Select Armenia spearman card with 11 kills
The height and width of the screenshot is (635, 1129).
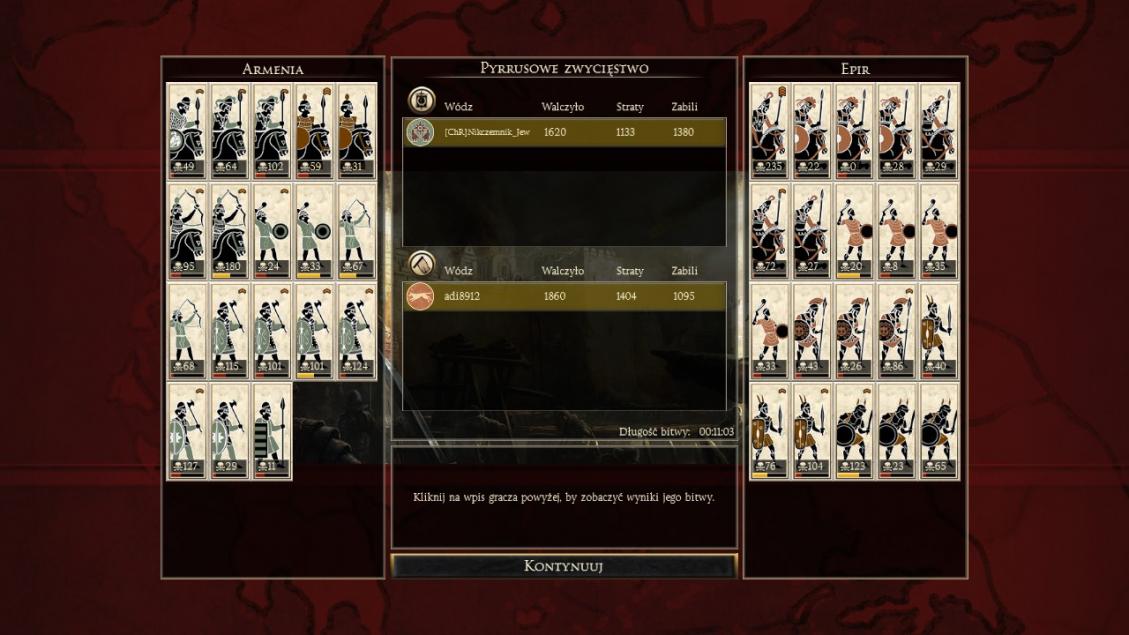pos(271,431)
